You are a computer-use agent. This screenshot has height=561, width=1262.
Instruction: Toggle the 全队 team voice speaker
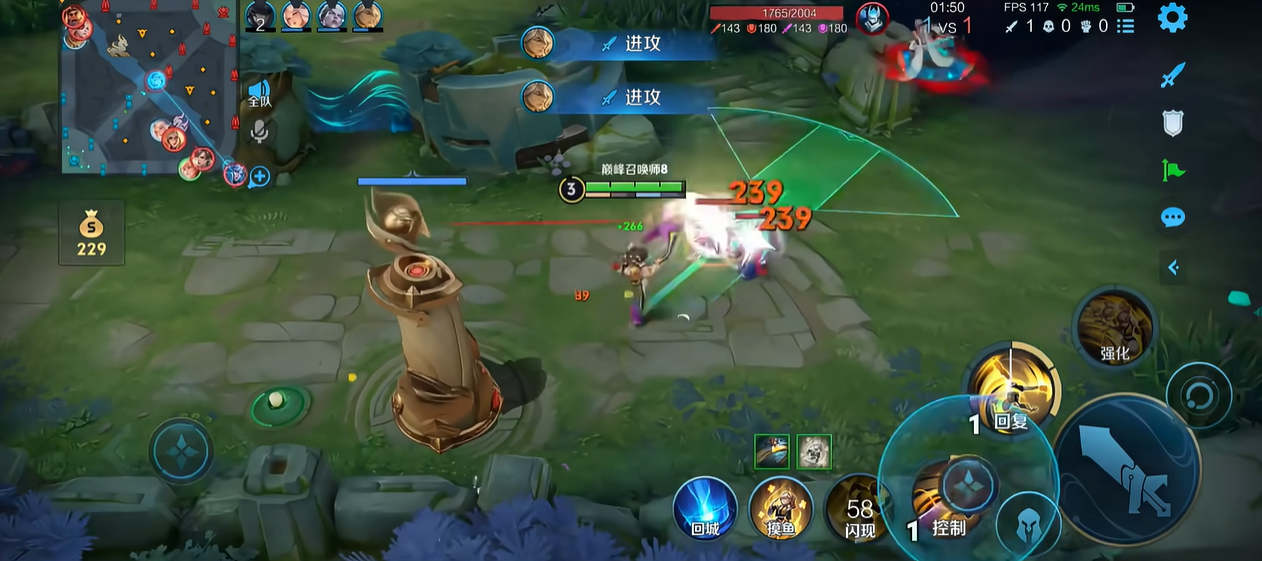pyautogui.click(x=260, y=93)
